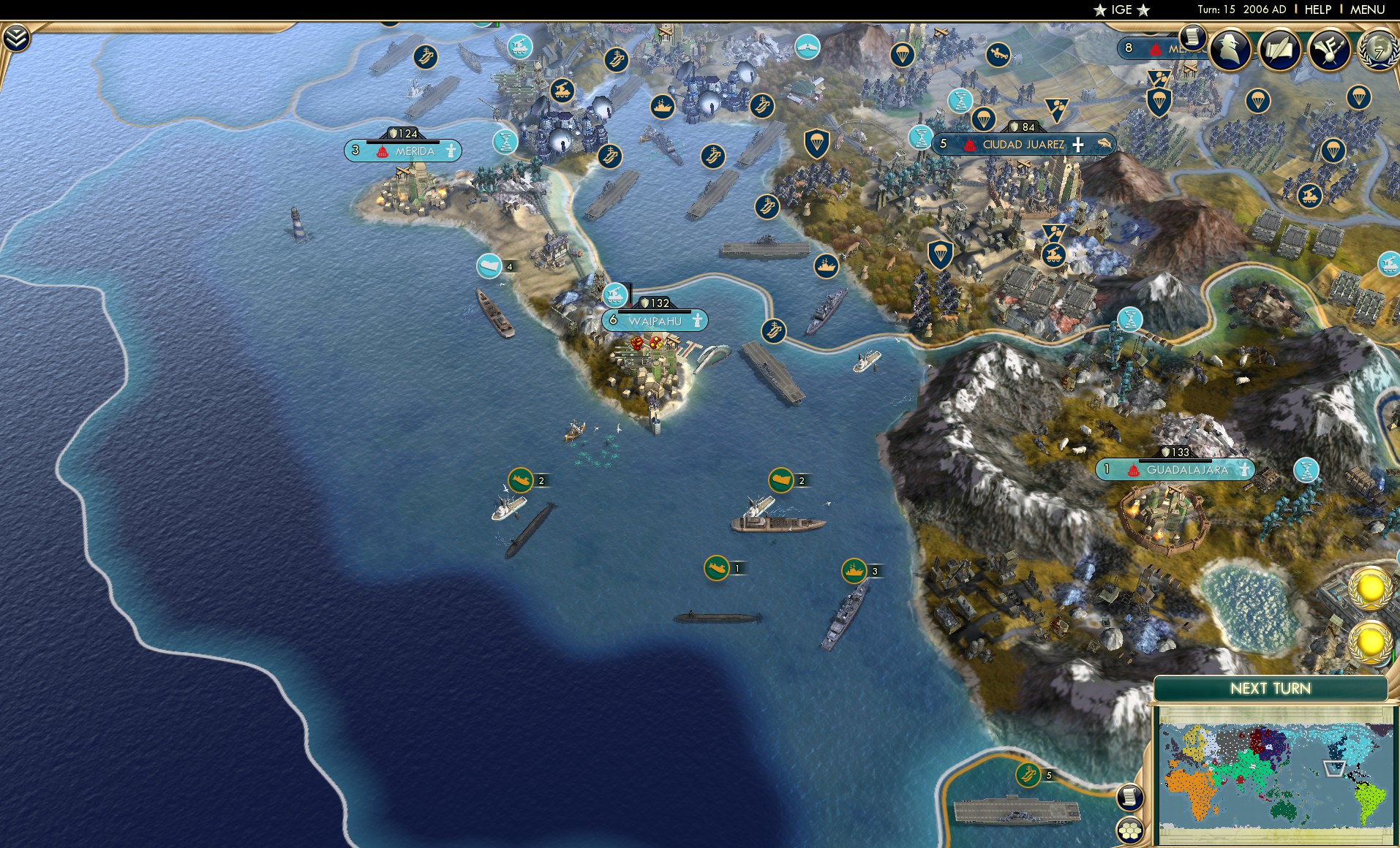
Task: Expand the Waipahu city banner
Action: click(x=655, y=320)
